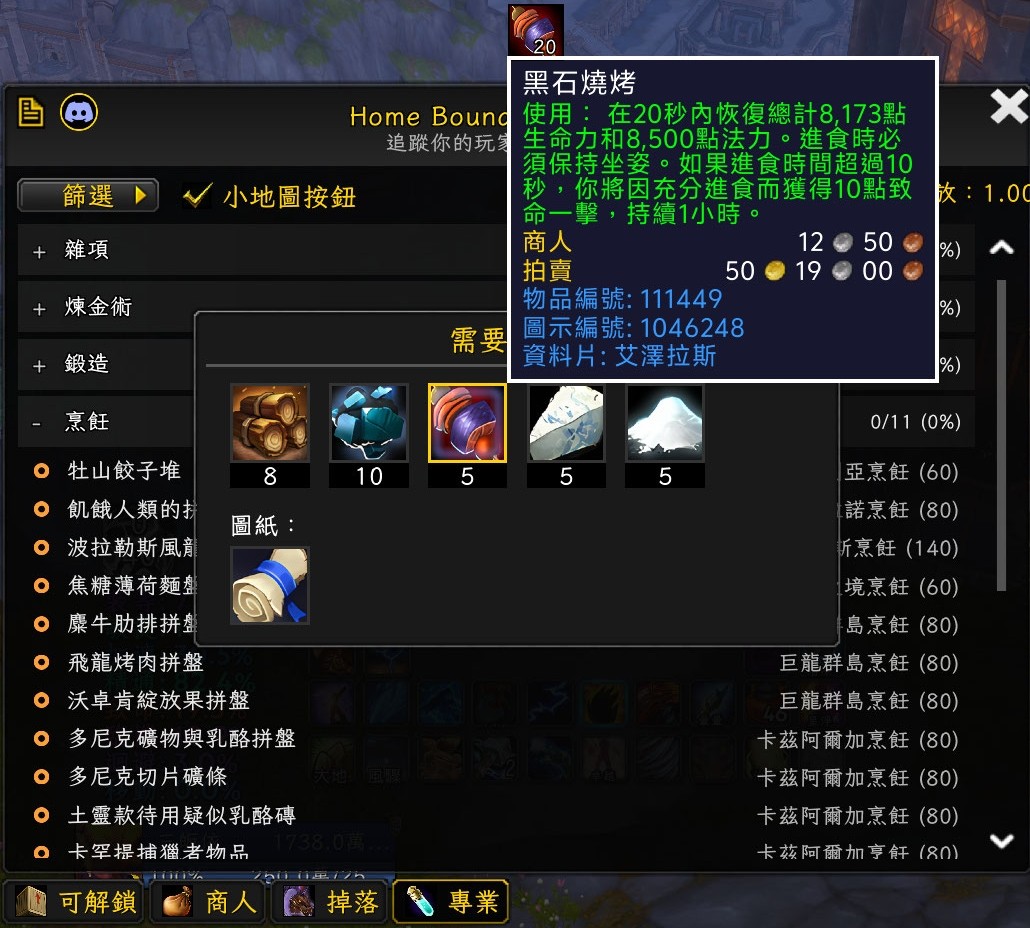1030x928 pixels.
Task: Toggle the 小地圖按鈕 checkbox
Action: click(197, 196)
